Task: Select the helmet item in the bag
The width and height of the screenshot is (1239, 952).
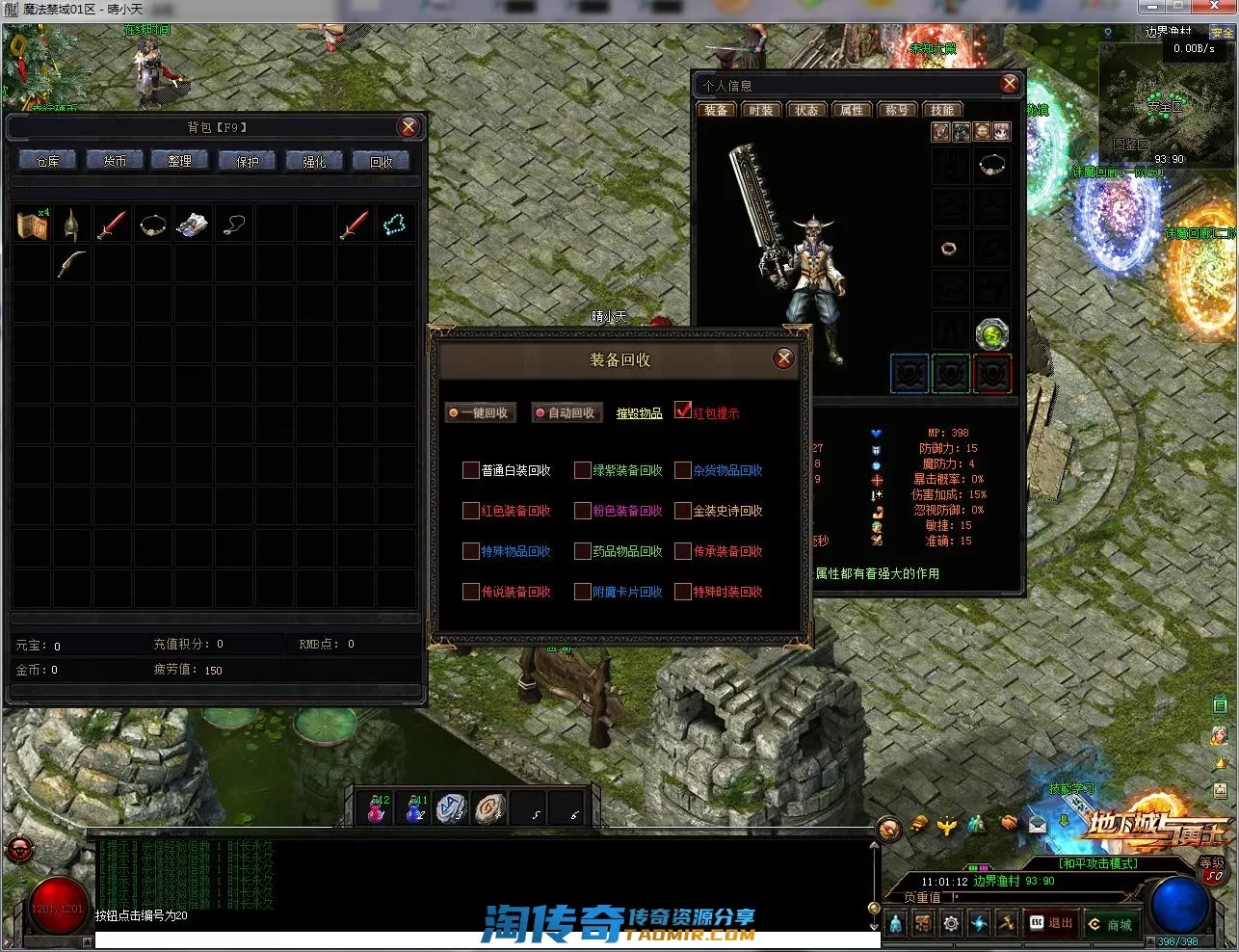Action: 71,225
